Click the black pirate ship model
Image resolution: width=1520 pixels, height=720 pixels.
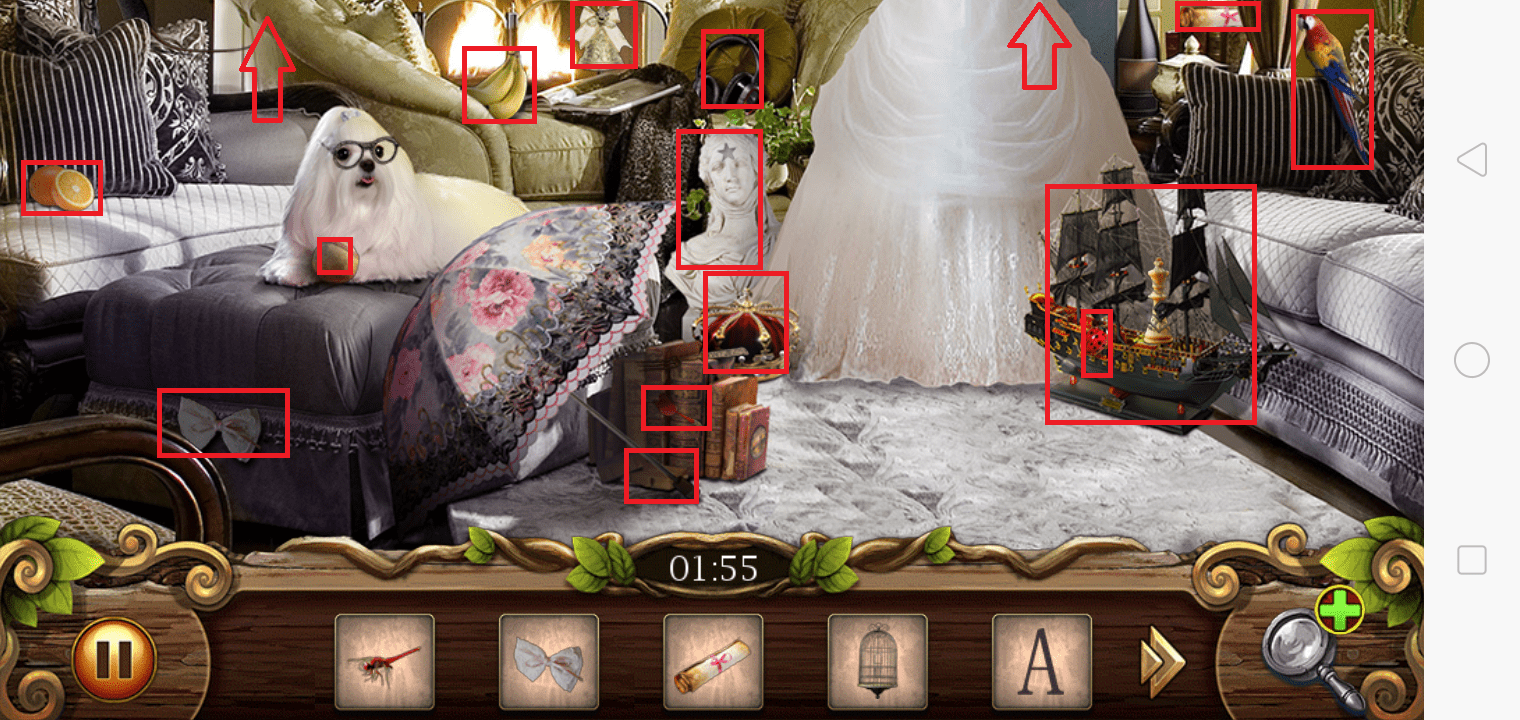click(x=1150, y=300)
